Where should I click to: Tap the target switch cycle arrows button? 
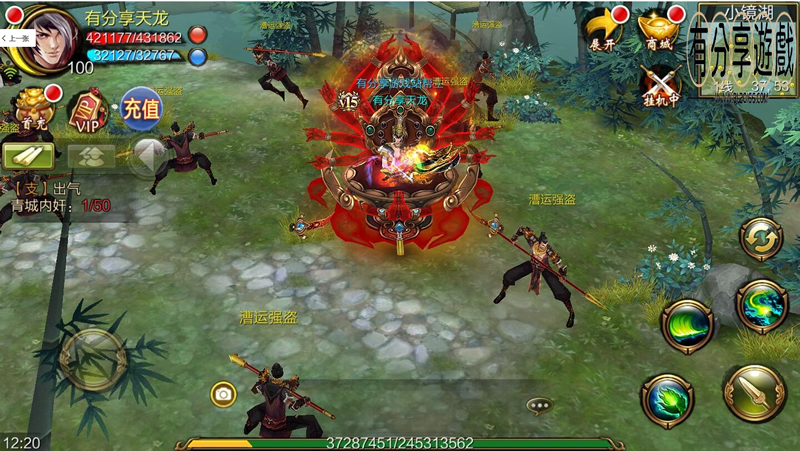[760, 239]
